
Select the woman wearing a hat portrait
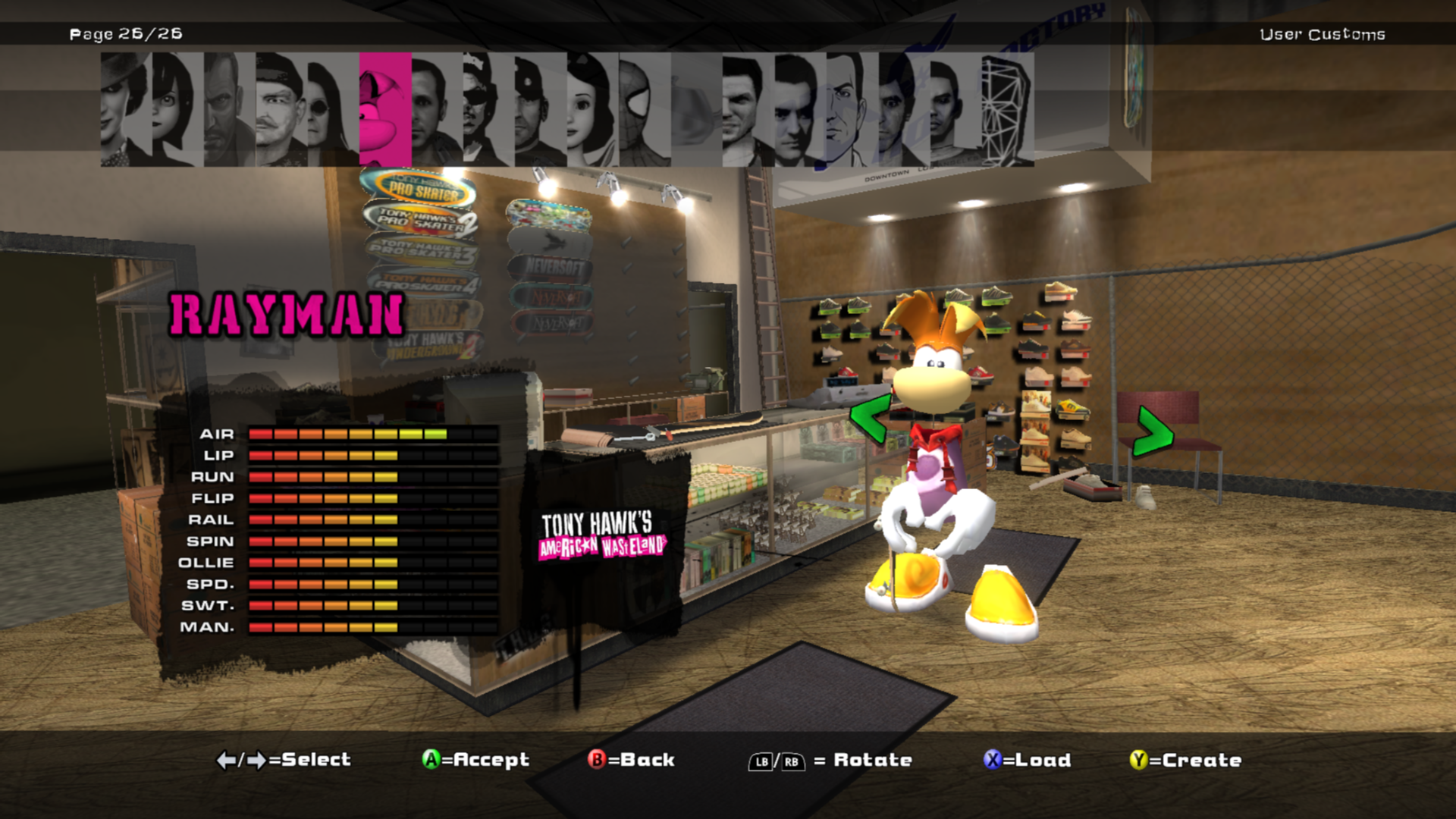point(125,109)
